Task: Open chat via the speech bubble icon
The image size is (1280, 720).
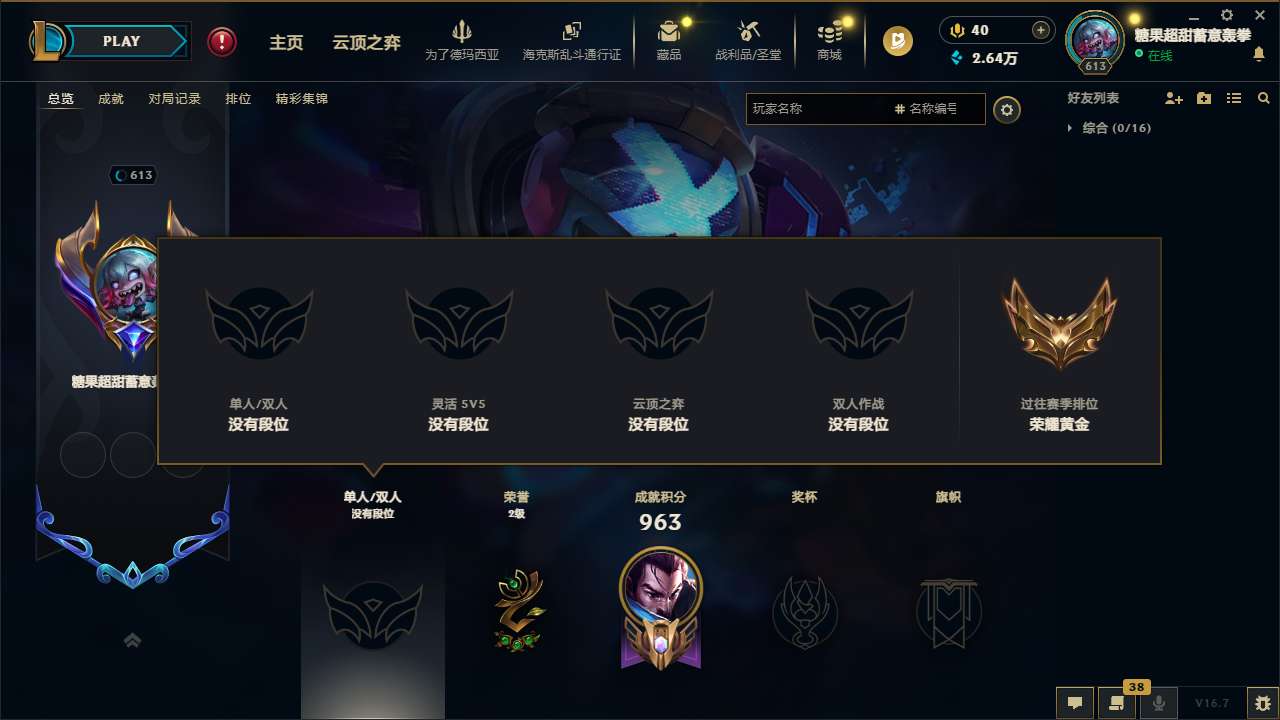Action: coord(1075,703)
